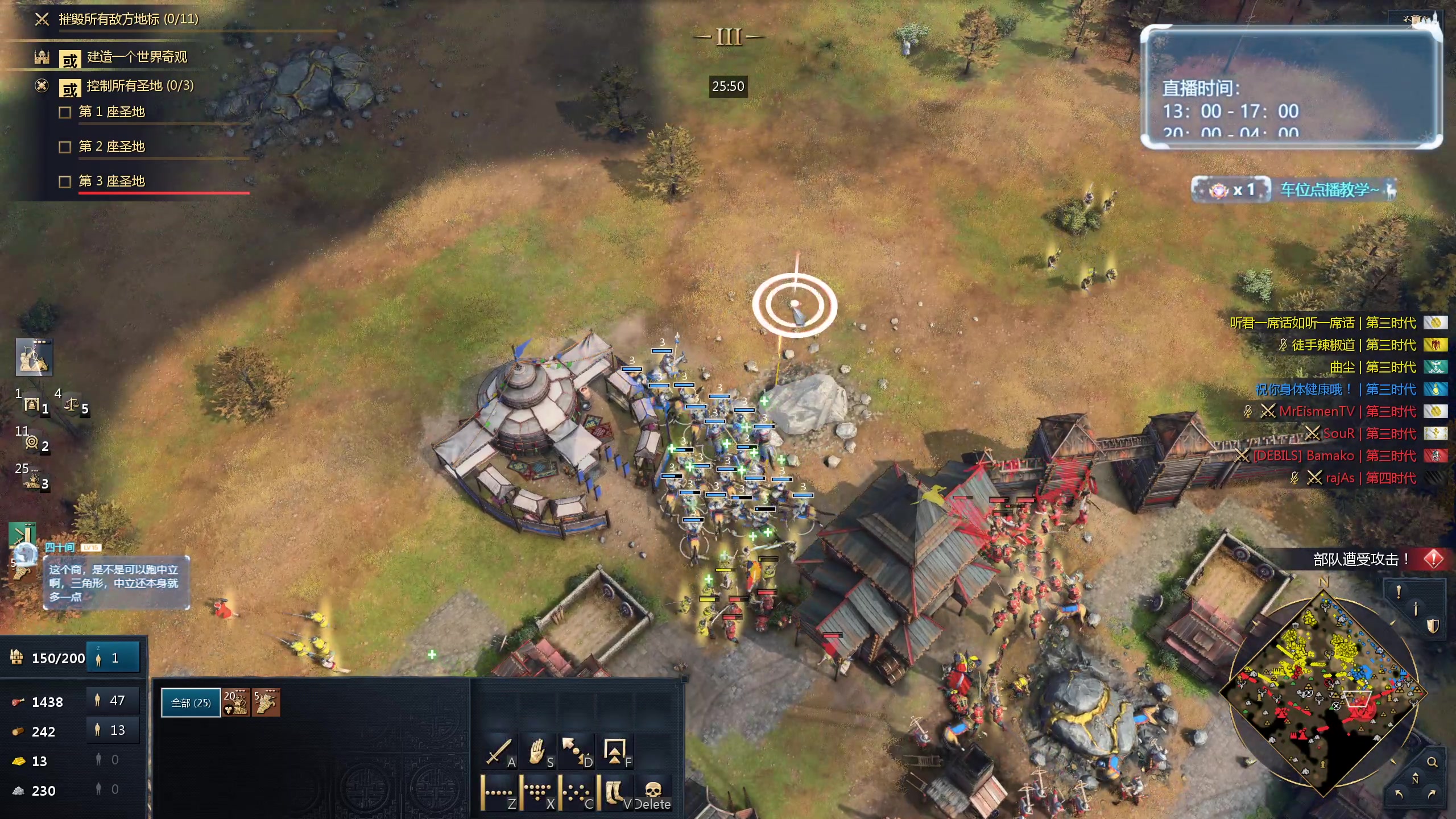Select the 全部 (25) all-units tab
The image size is (1456, 819).
coord(191,703)
